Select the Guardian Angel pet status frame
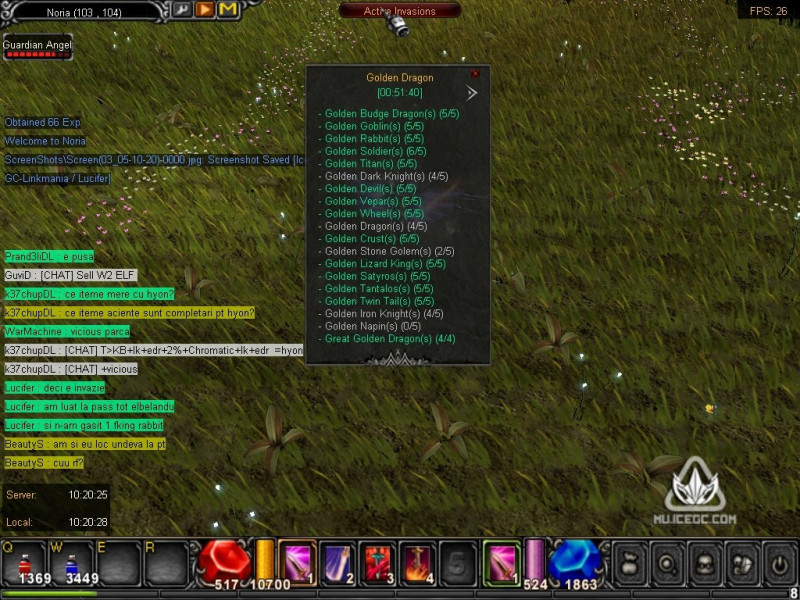The width and height of the screenshot is (800, 600). pos(37,48)
